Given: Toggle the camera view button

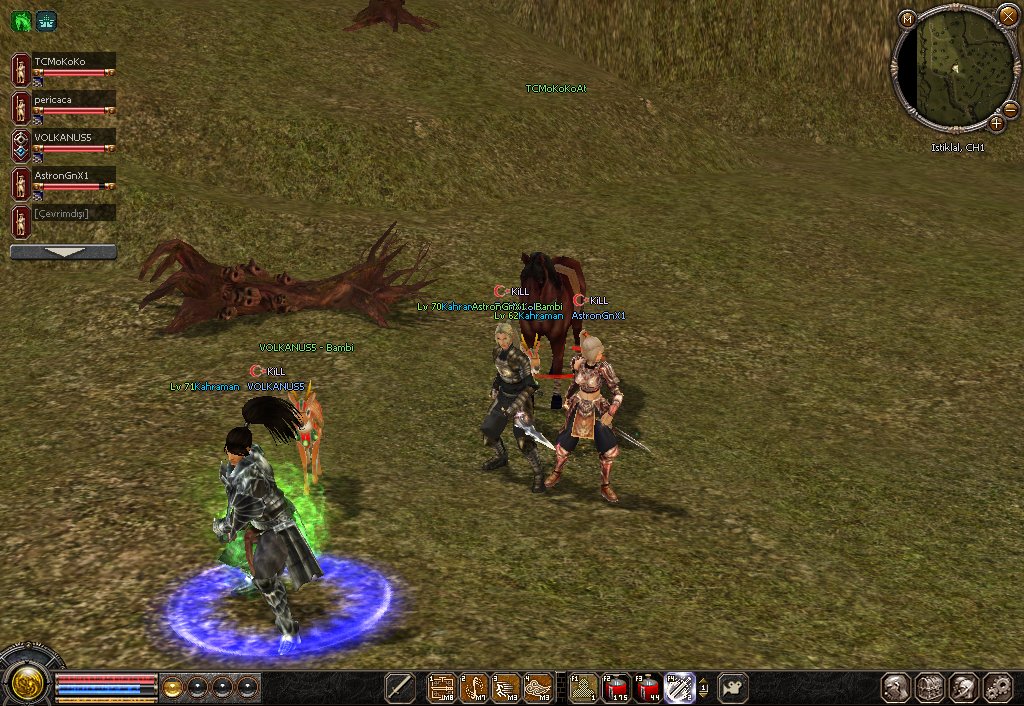Looking at the screenshot, I should [733, 687].
